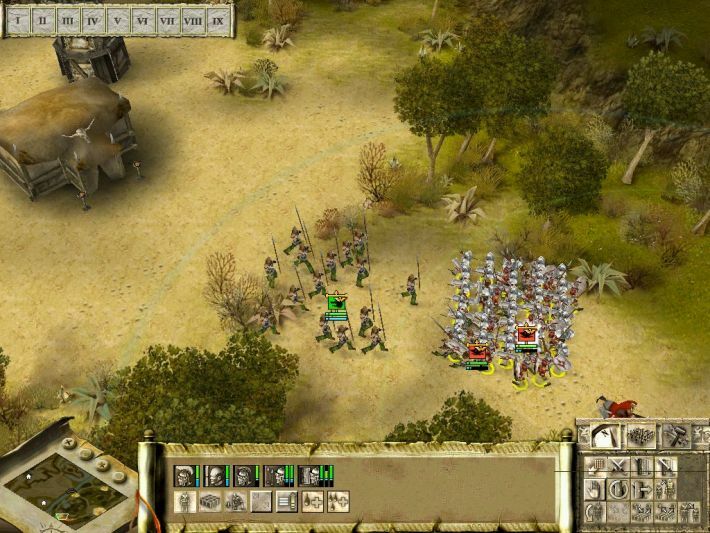Click the raised hand stop command
This screenshot has width=710, height=533.
click(594, 489)
